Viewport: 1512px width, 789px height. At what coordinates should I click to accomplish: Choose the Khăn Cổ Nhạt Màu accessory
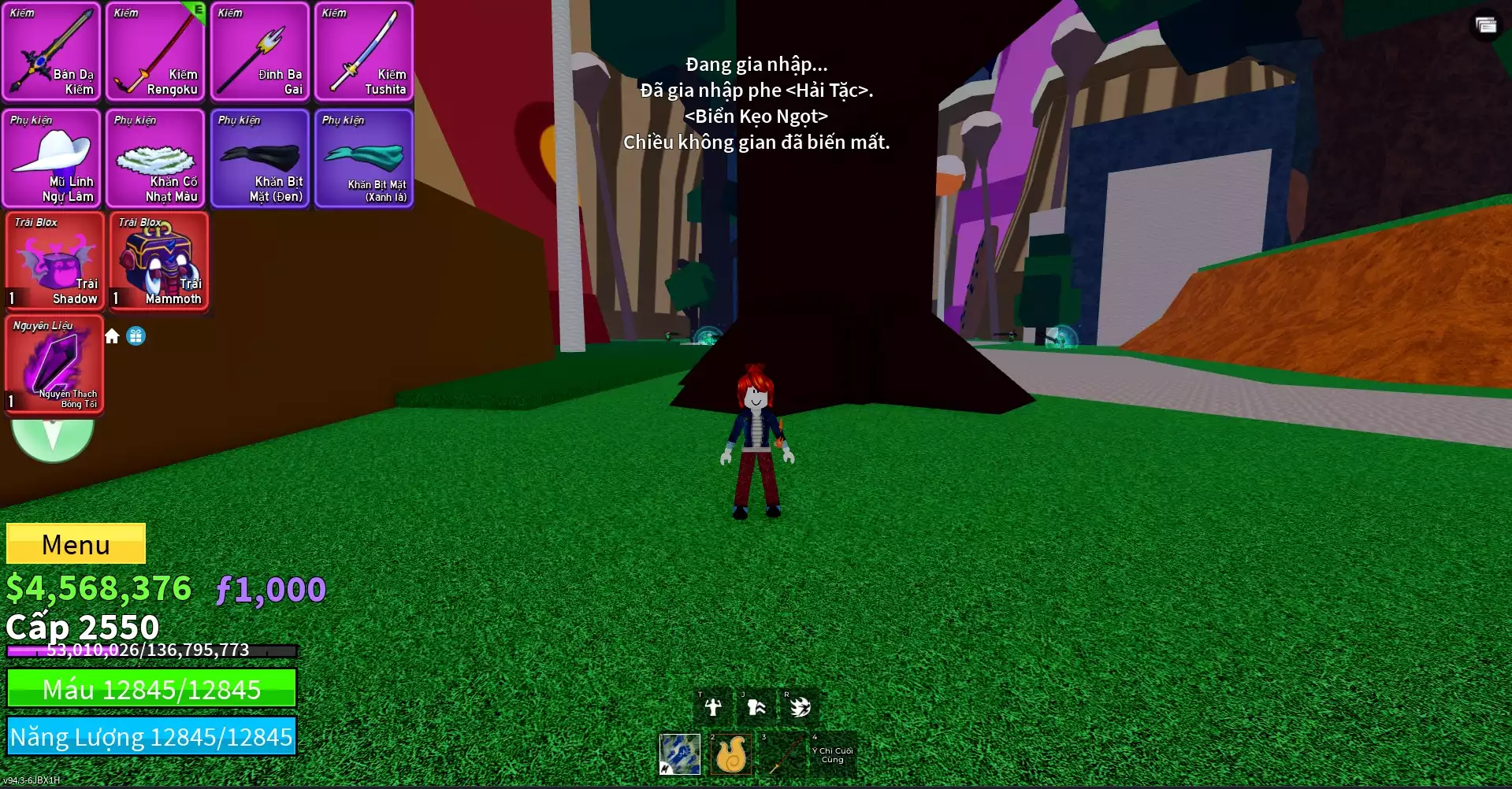[156, 158]
